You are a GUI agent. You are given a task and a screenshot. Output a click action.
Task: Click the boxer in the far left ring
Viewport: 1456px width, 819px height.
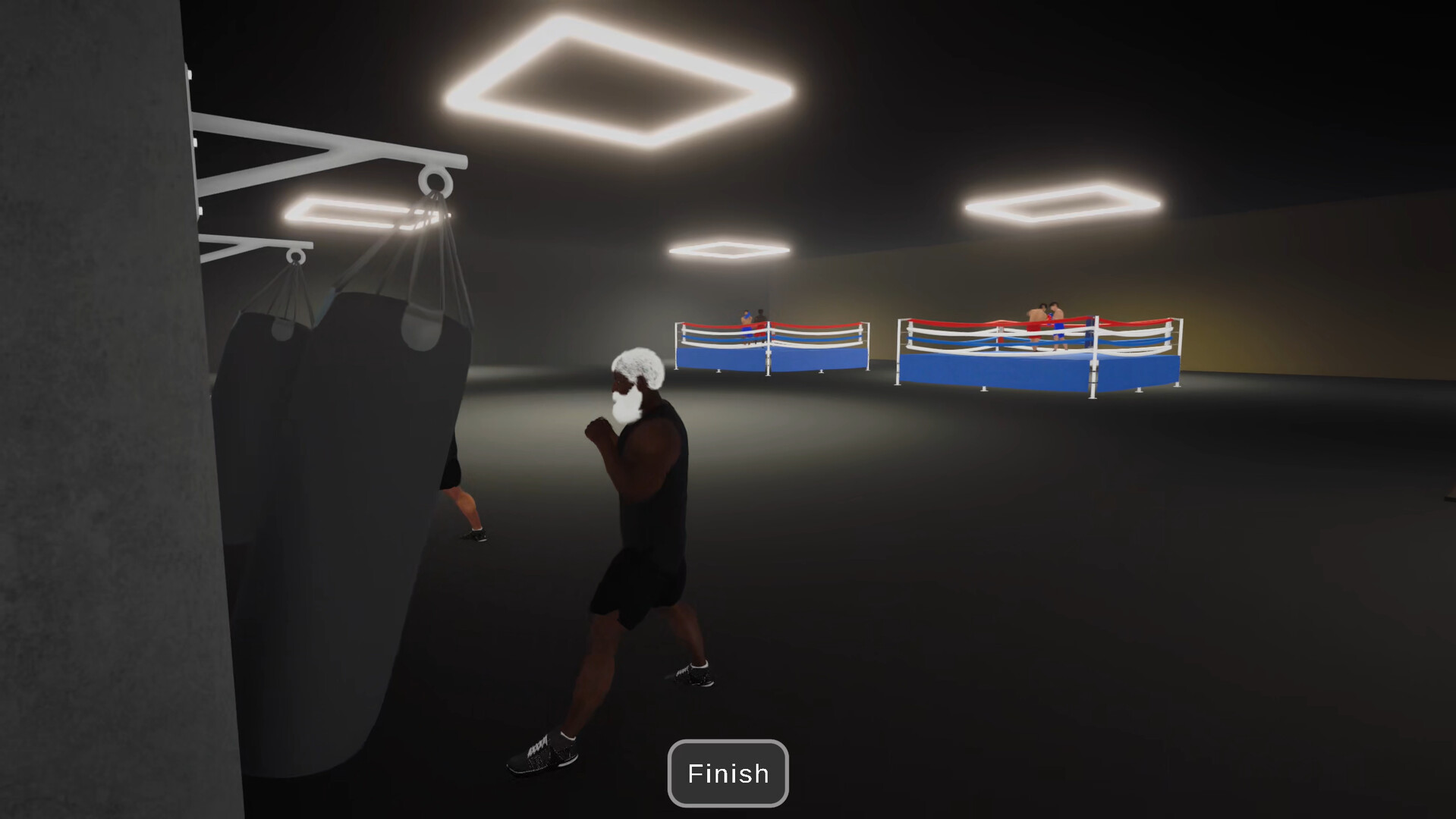coord(746,318)
